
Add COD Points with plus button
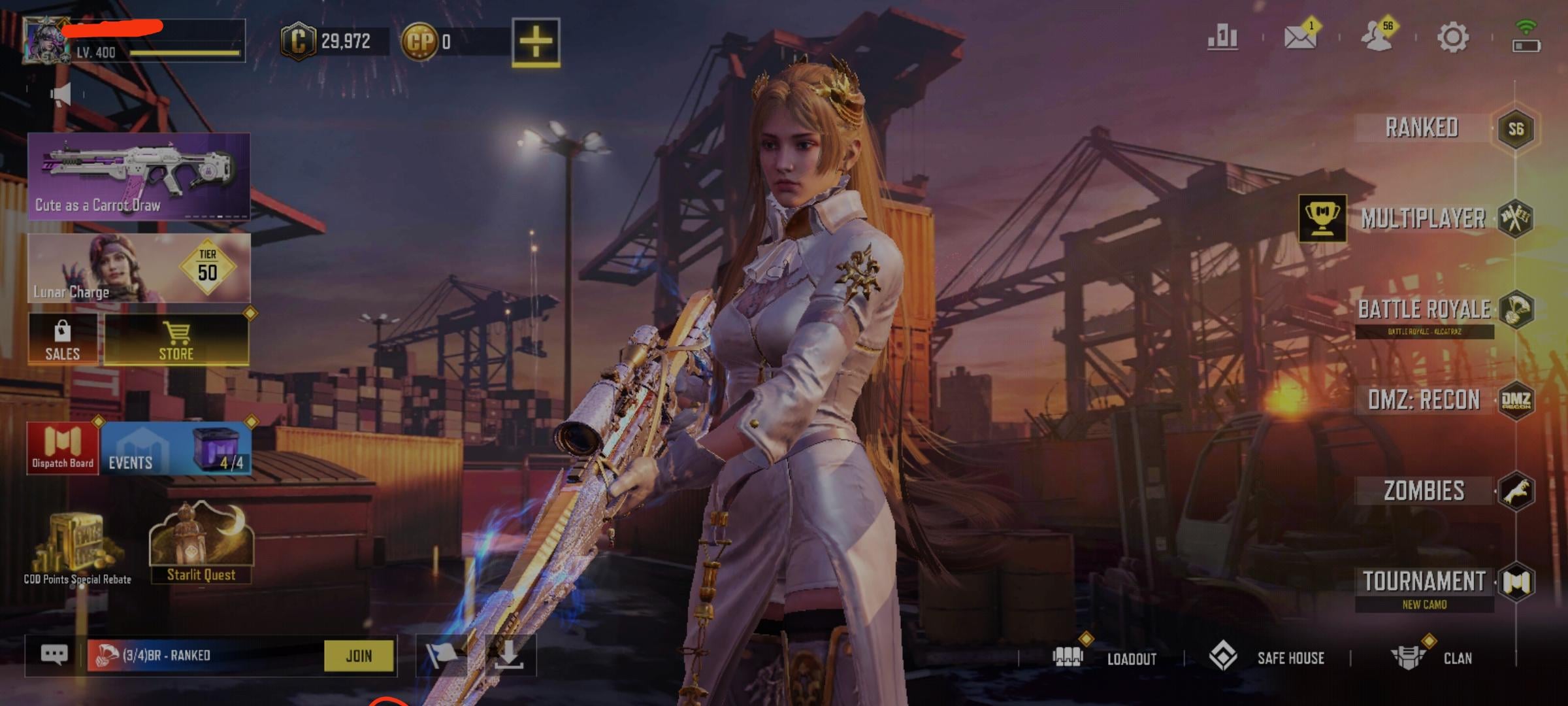tap(535, 41)
